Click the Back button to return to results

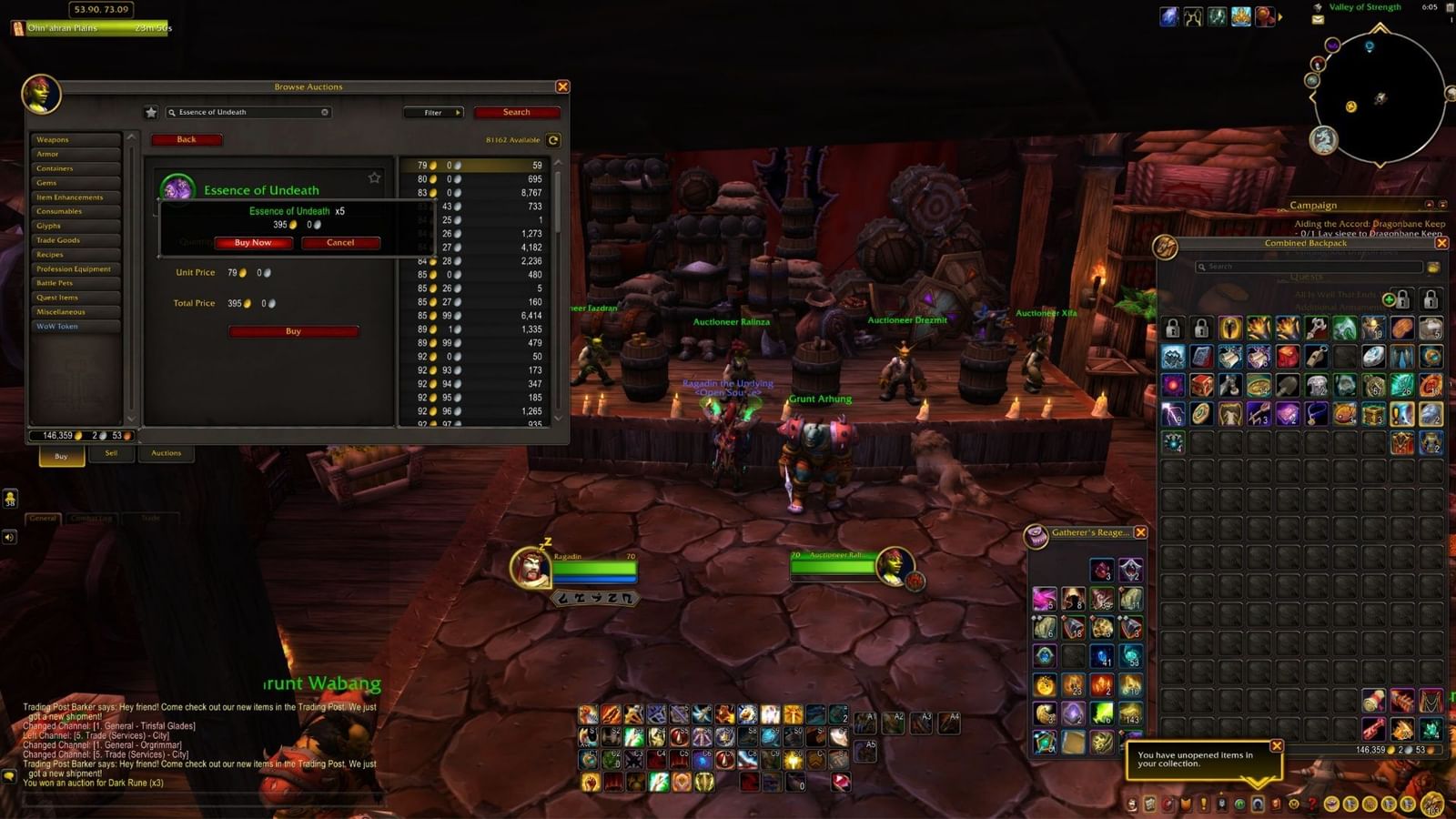point(187,139)
